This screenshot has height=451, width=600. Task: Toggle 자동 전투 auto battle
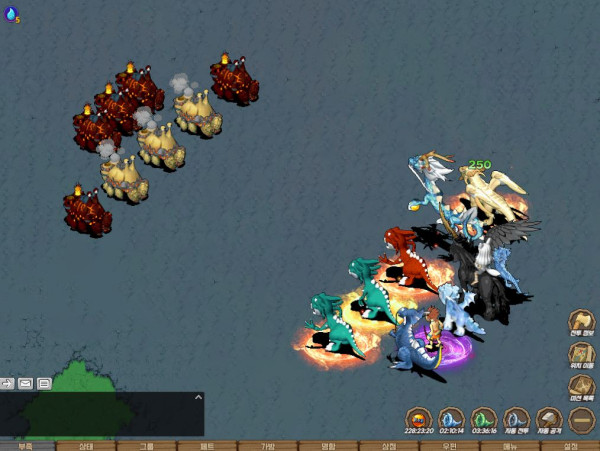click(x=516, y=418)
